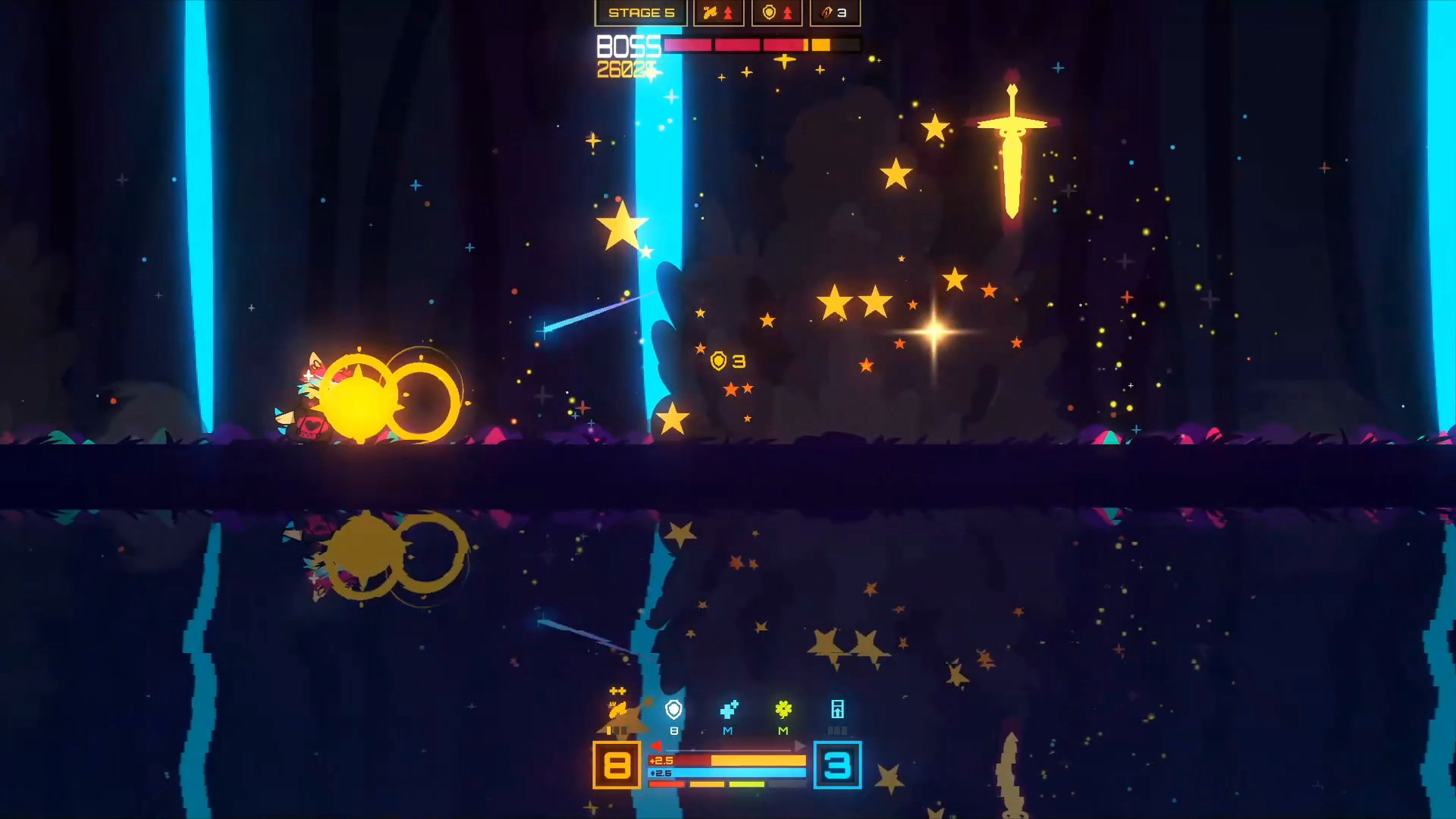Toggle the first charge pip under the bird emblem
1456x819 pixels.
608,730
